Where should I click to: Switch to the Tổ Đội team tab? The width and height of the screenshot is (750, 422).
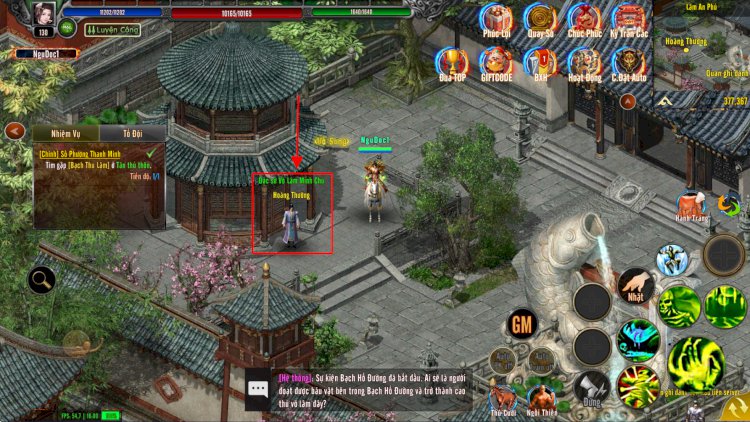pyautogui.click(x=133, y=133)
